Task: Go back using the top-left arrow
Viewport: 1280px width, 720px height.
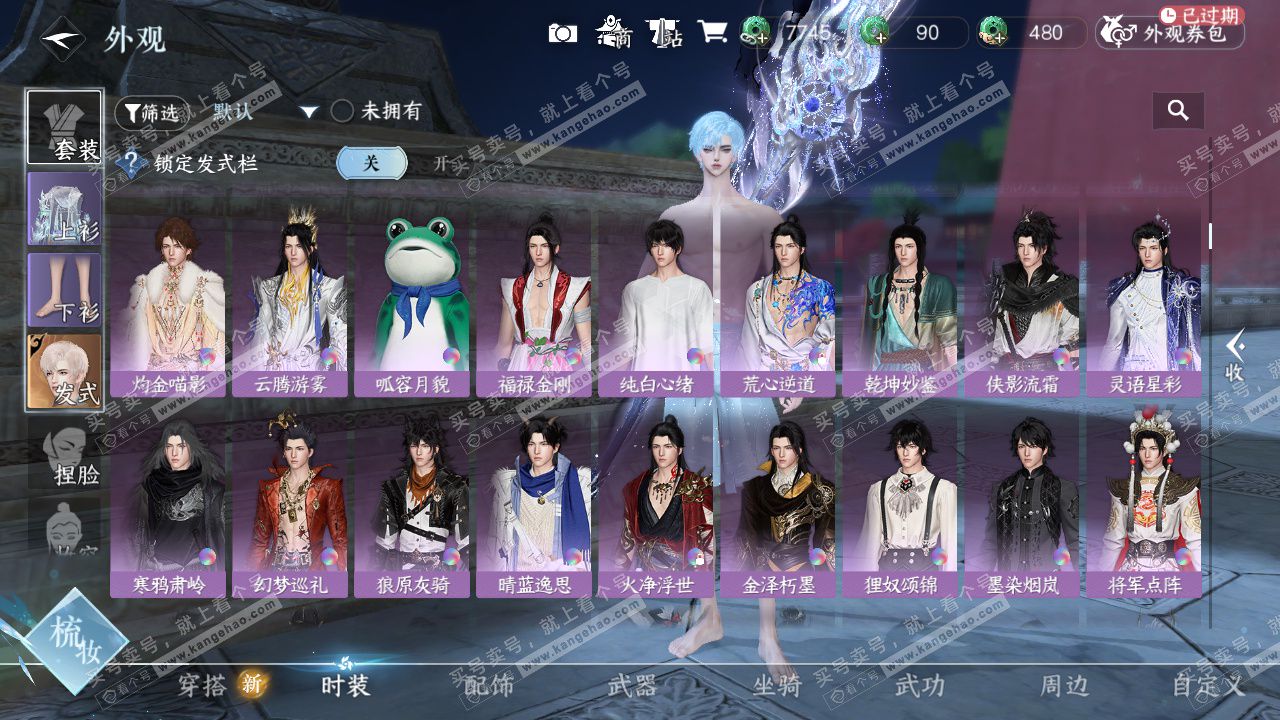Action: [61, 38]
